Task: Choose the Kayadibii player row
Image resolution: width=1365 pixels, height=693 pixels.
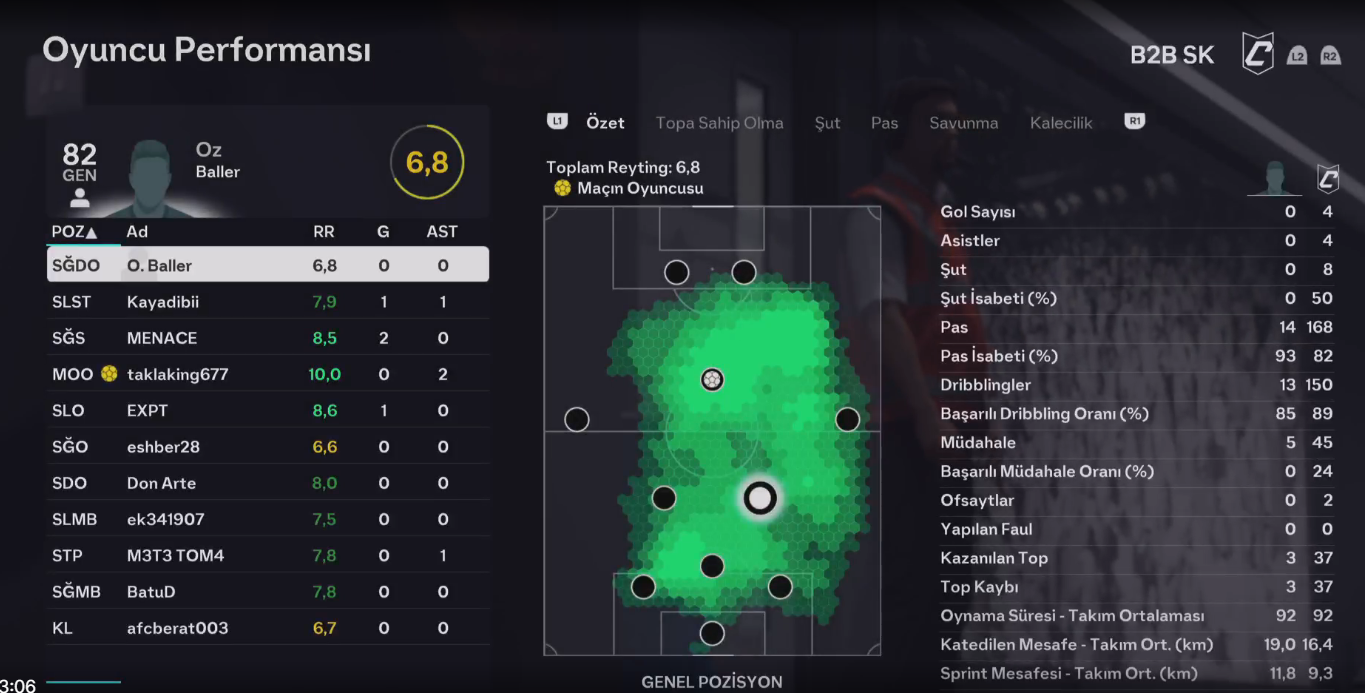Action: coord(267,302)
